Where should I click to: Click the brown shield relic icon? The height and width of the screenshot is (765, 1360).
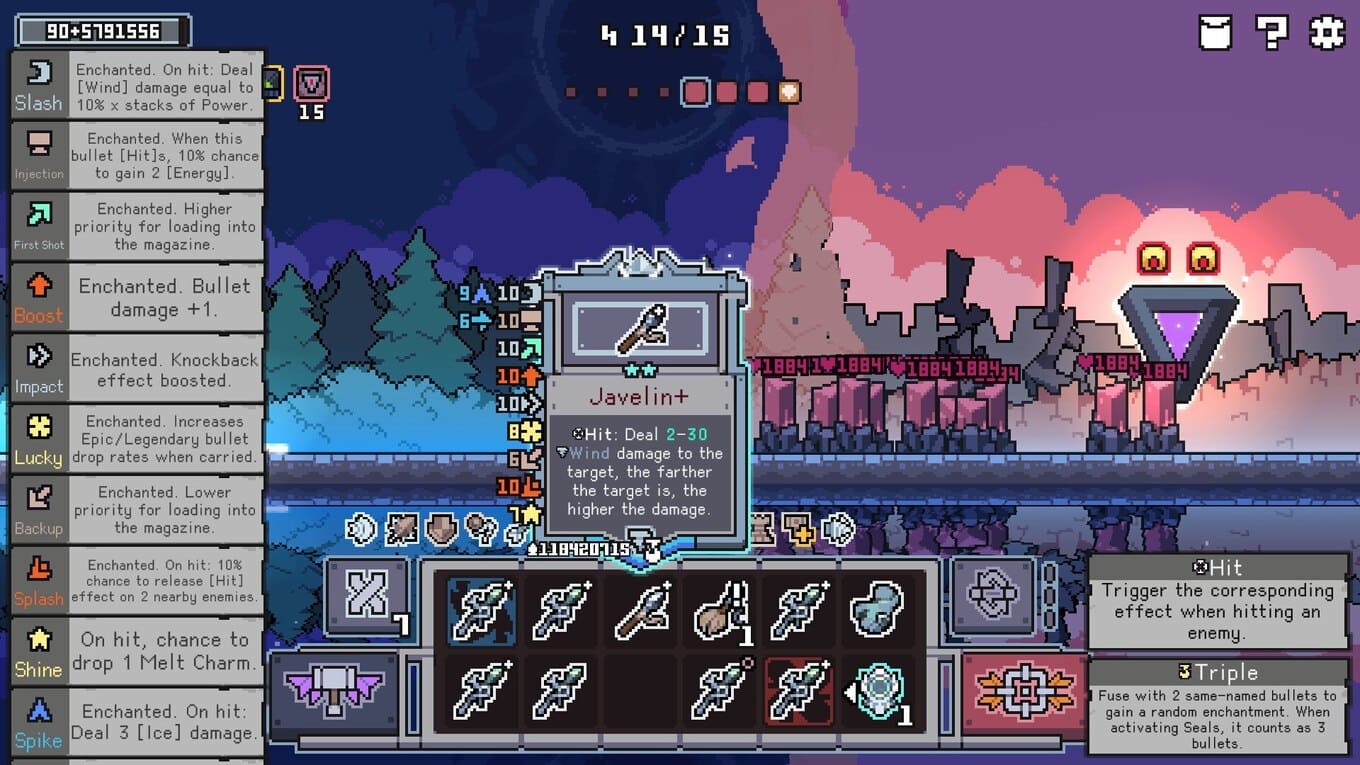(x=441, y=529)
